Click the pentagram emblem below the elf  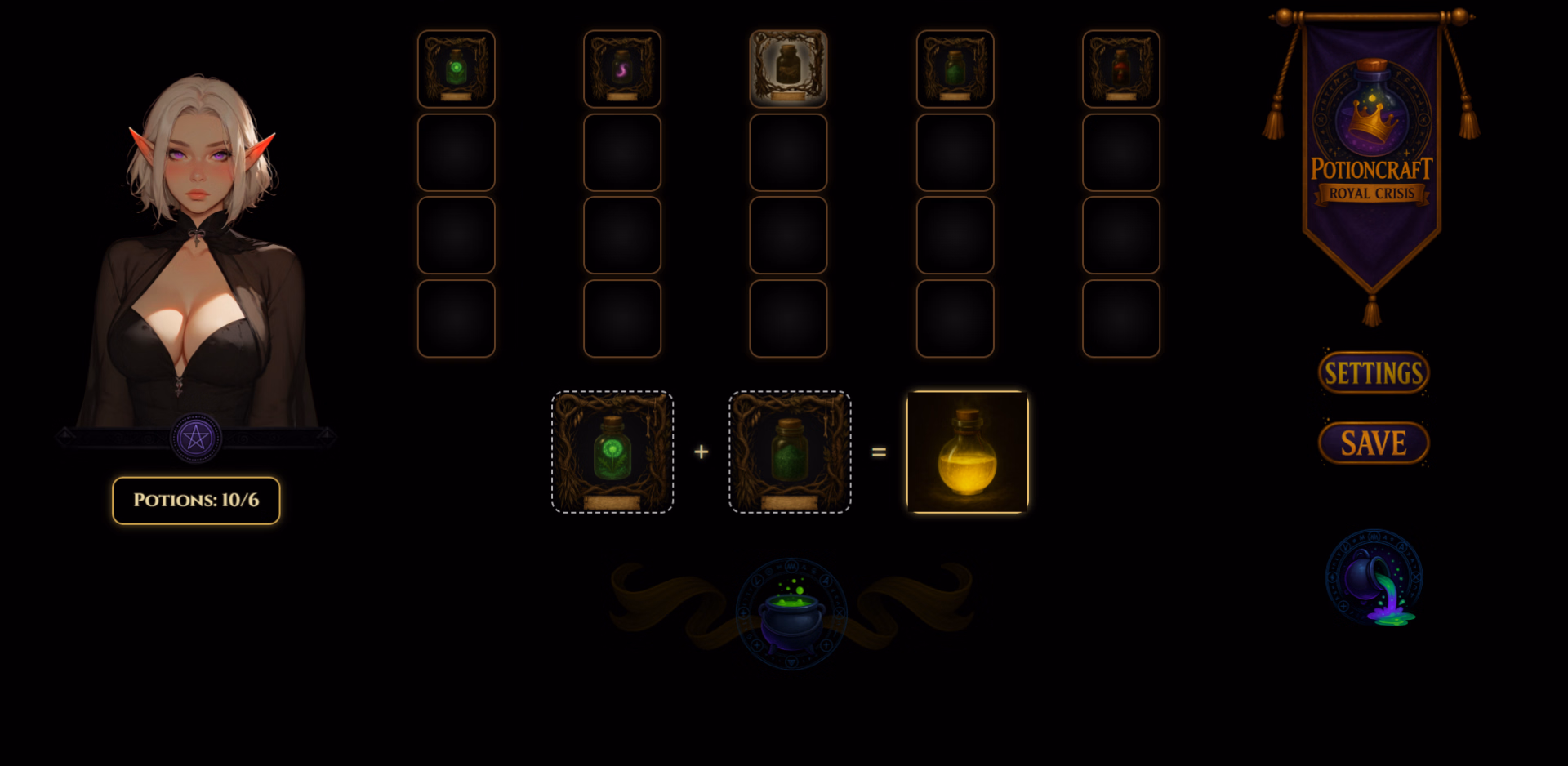click(x=196, y=439)
